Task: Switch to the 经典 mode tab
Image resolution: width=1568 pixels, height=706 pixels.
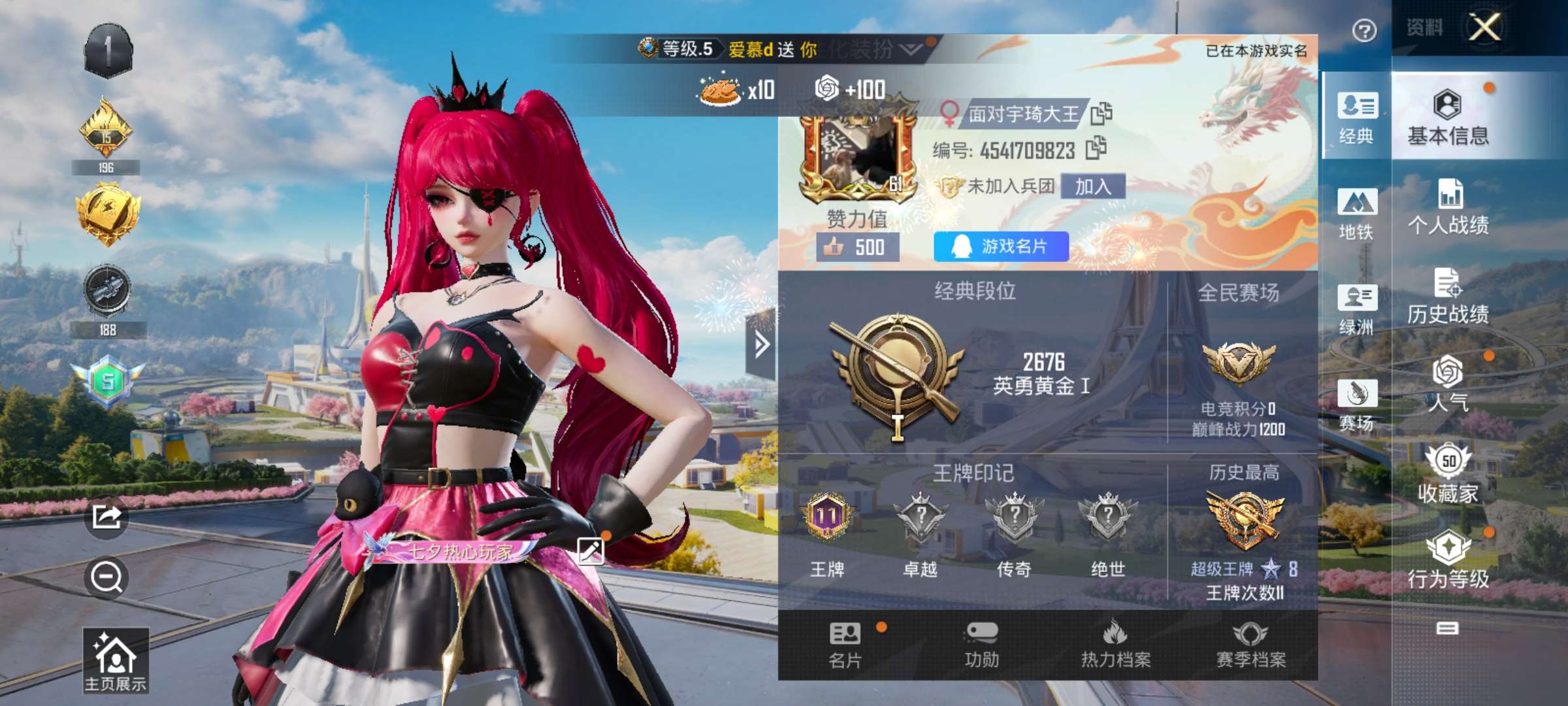Action: click(1356, 118)
